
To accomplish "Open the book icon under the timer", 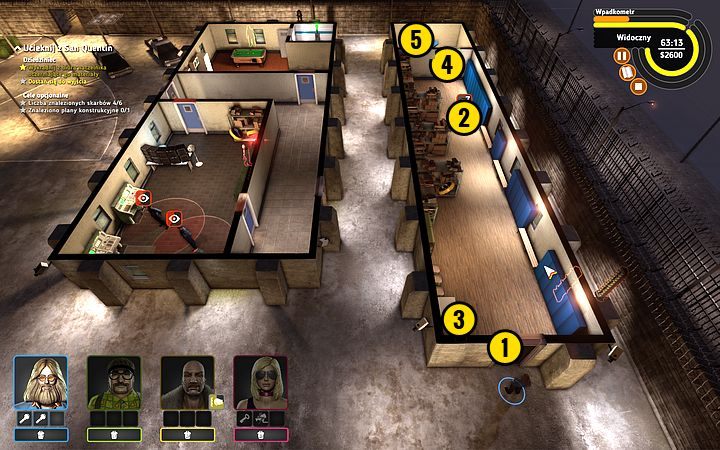I will pyautogui.click(x=629, y=72).
